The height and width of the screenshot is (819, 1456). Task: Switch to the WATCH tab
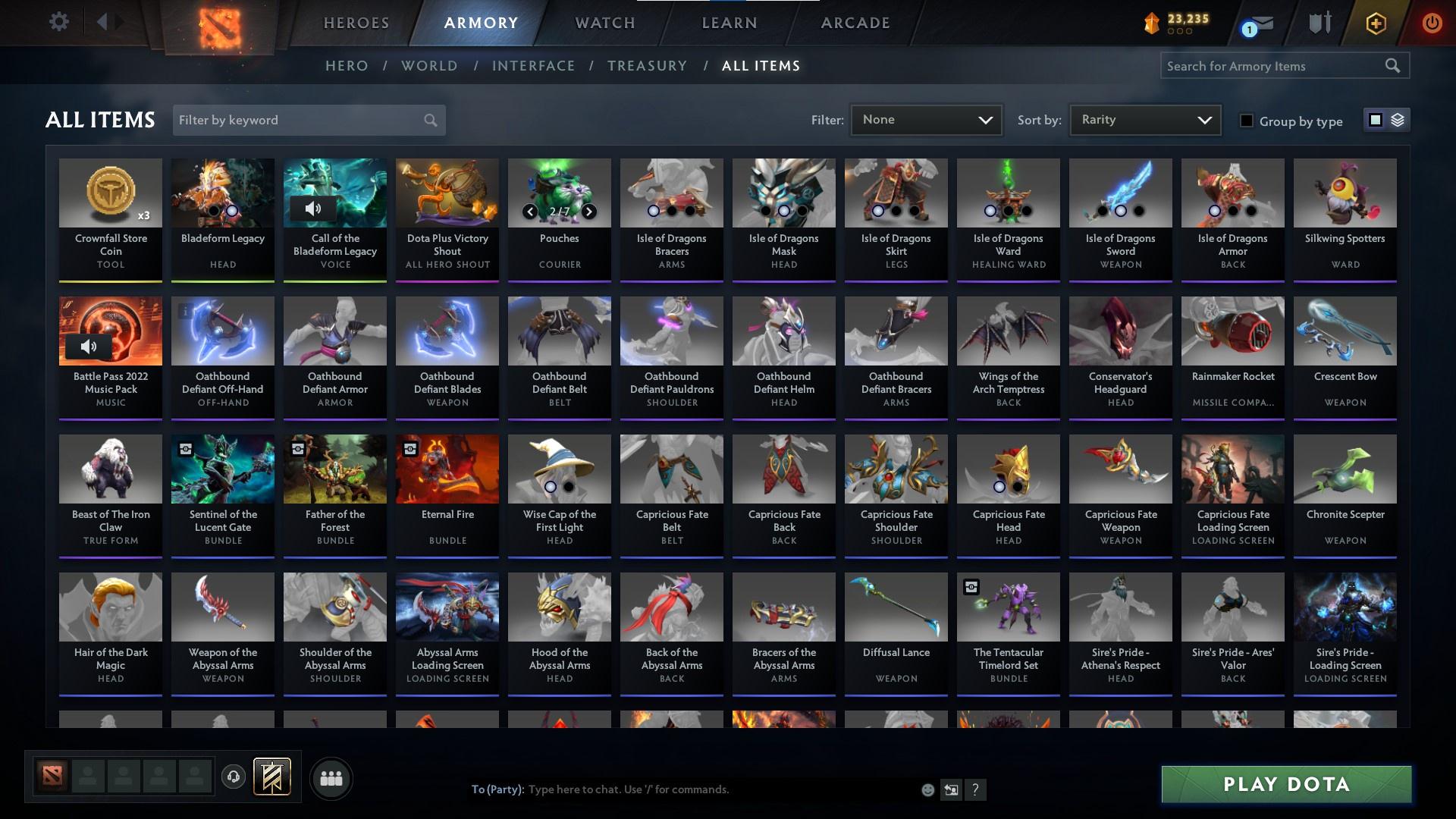[x=604, y=23]
